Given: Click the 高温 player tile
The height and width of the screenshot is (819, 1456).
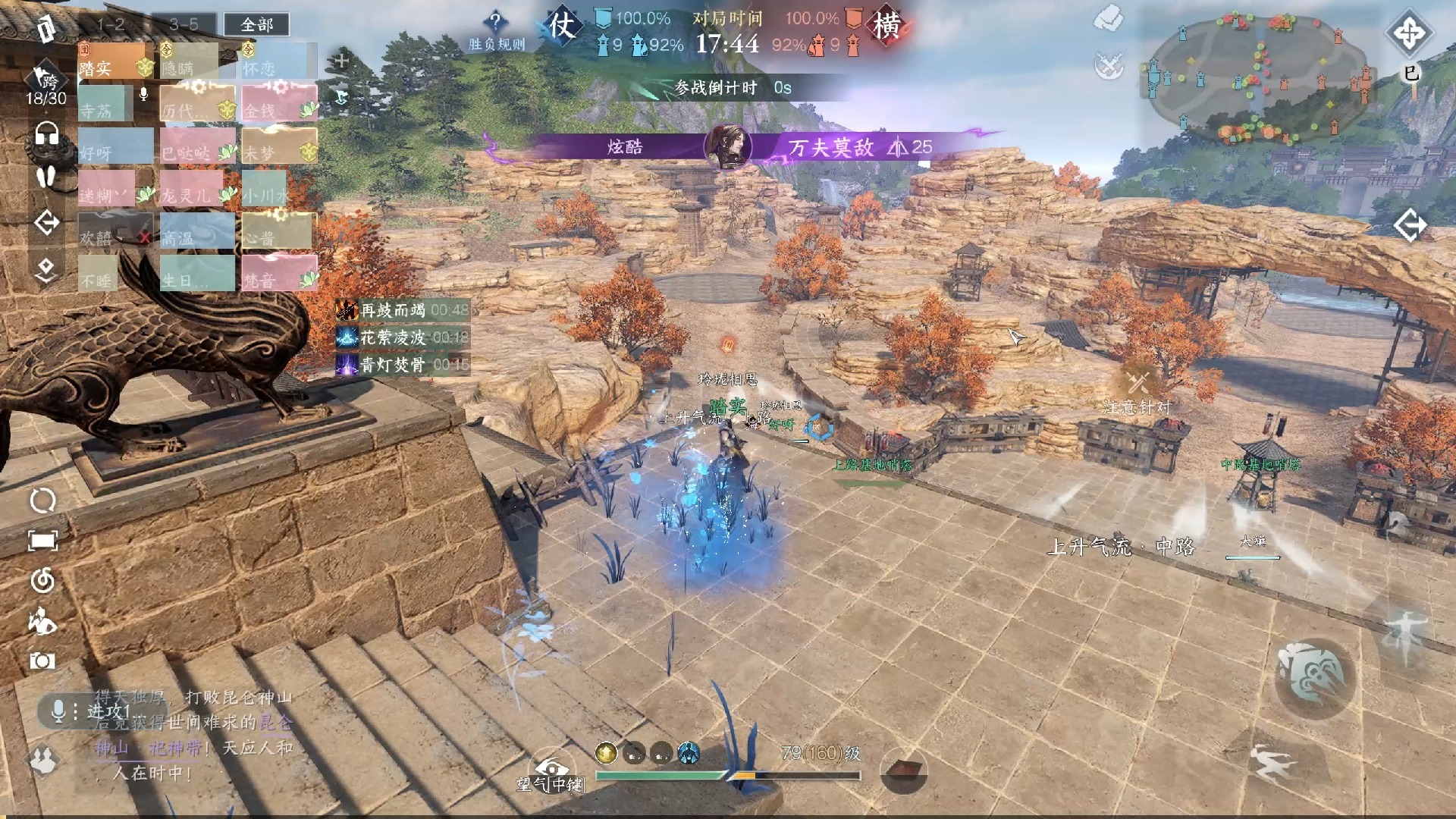Looking at the screenshot, I should click(x=197, y=231).
